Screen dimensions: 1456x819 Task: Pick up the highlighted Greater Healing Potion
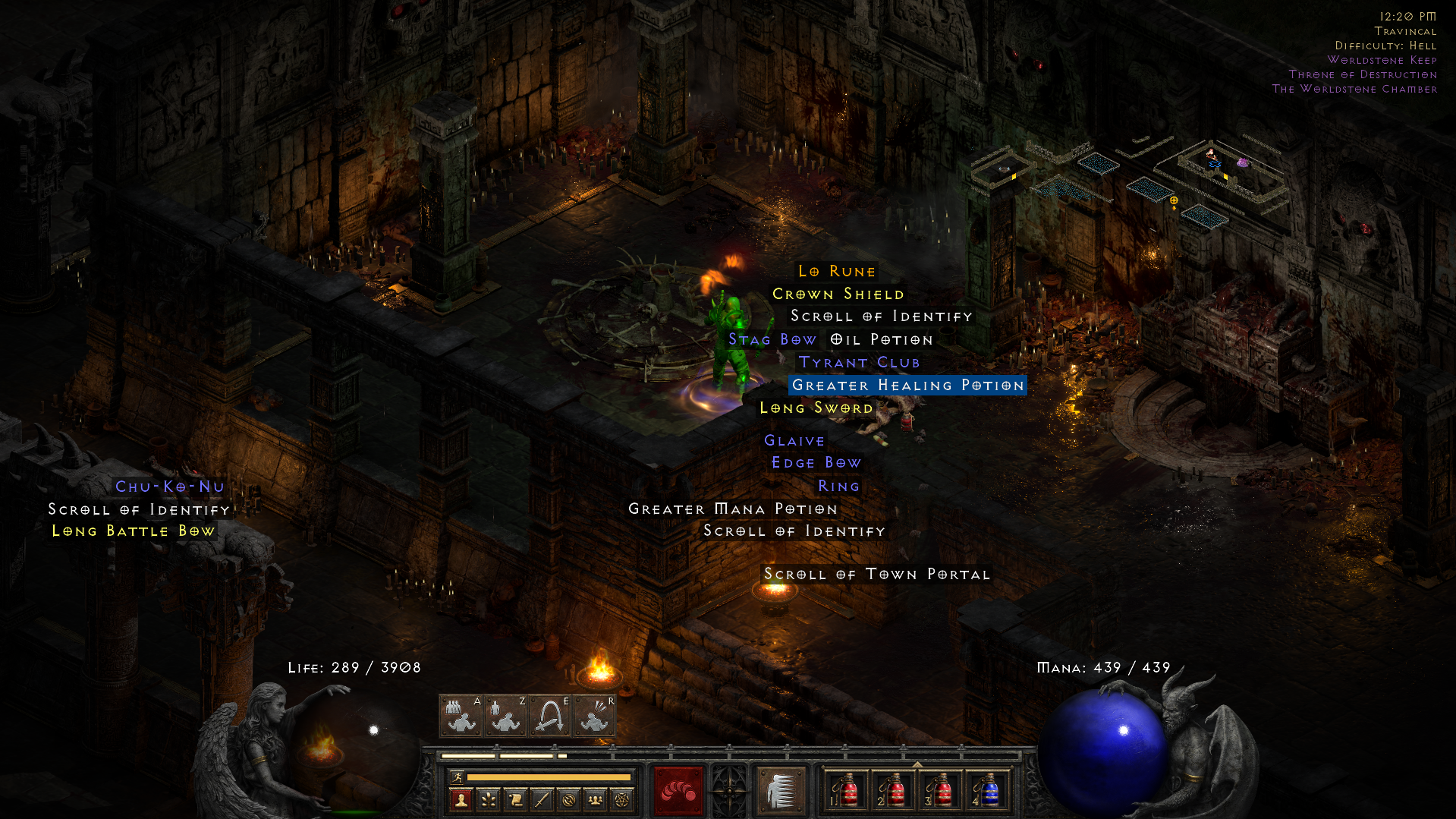(907, 386)
